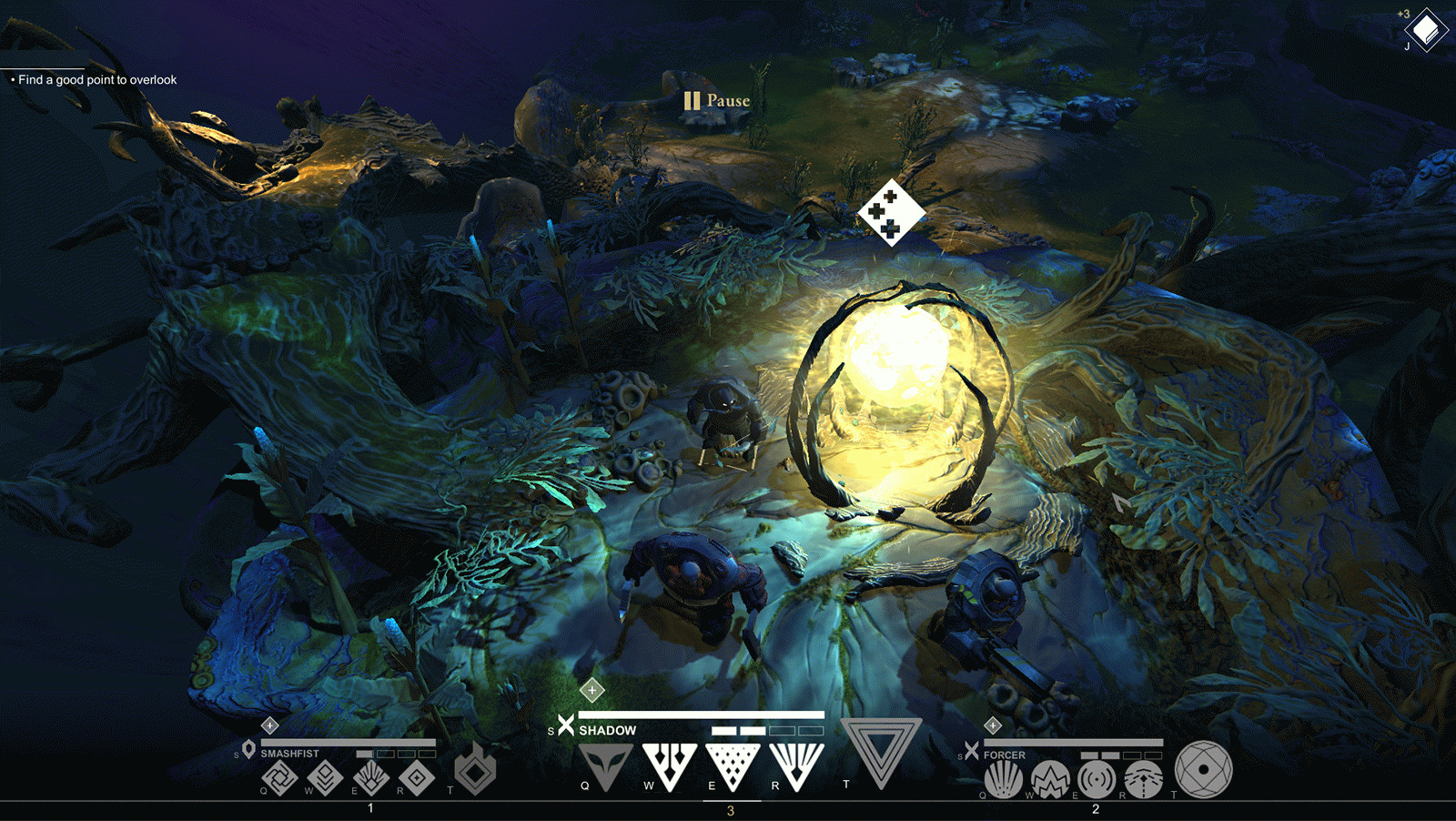Image resolution: width=1456 pixels, height=821 pixels.
Task: Activate Smashfist's stacked chevrons W ability
Action: click(325, 778)
